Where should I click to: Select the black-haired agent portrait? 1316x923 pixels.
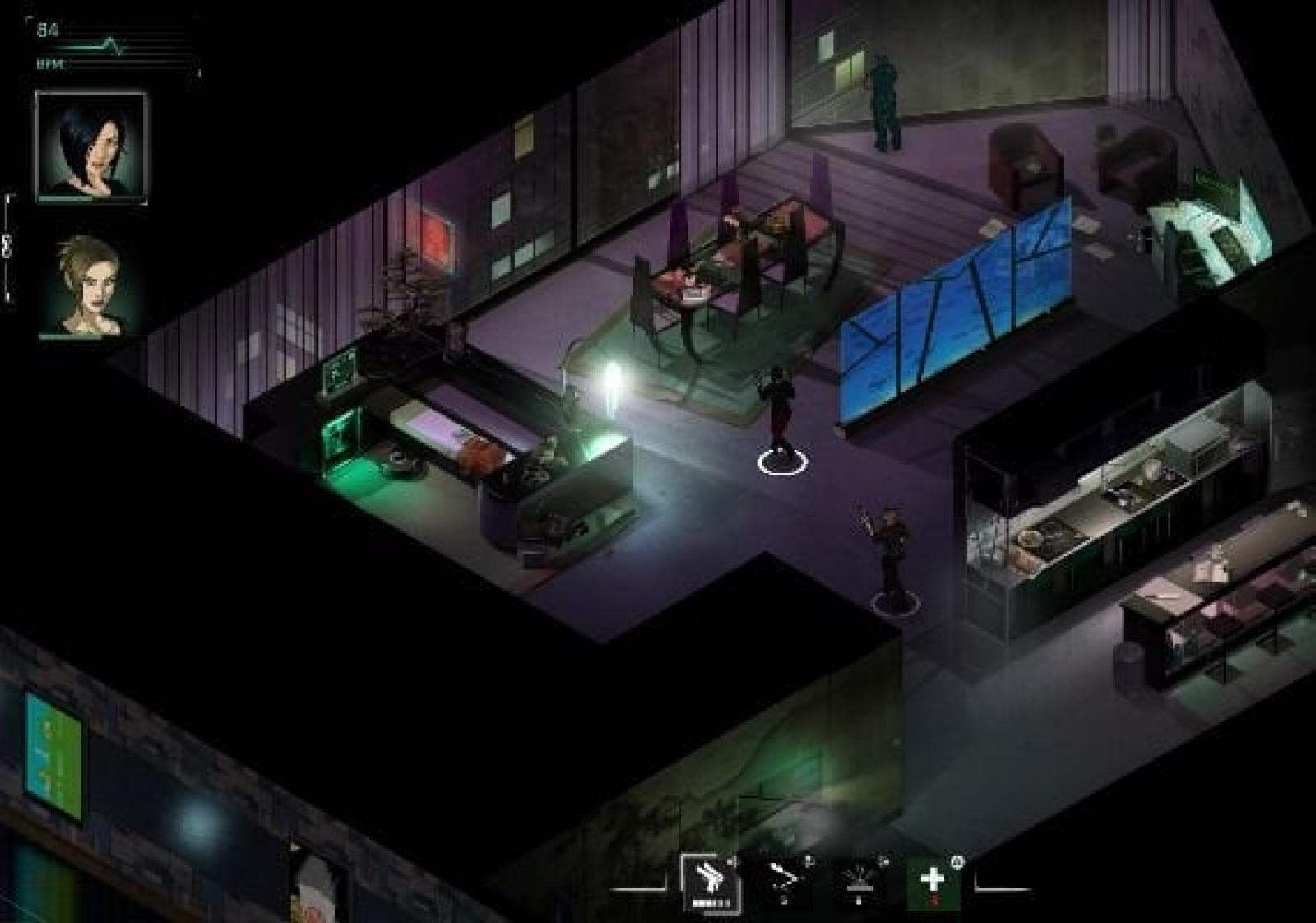pos(90,146)
